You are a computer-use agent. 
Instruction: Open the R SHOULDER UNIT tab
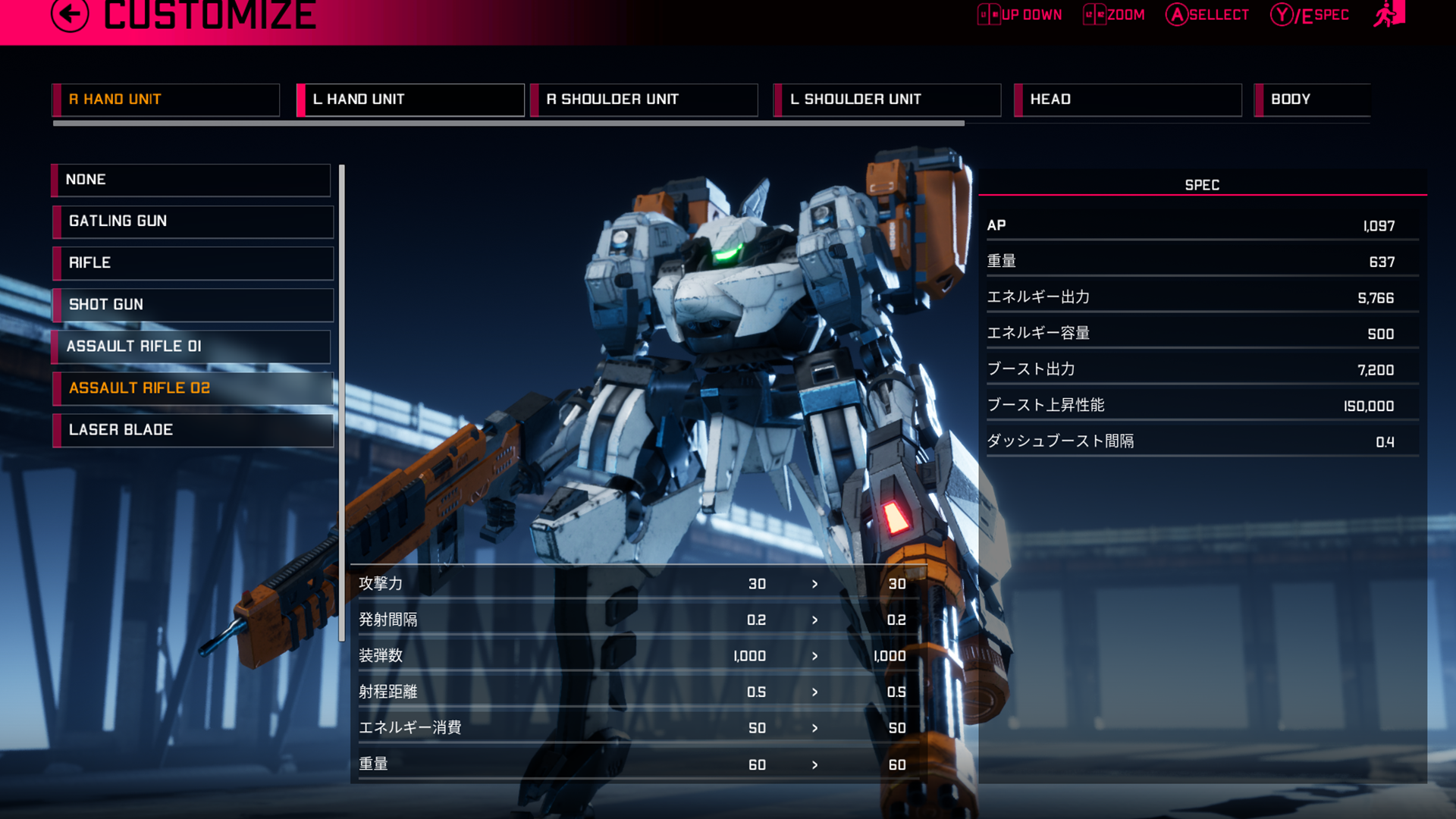tap(644, 99)
